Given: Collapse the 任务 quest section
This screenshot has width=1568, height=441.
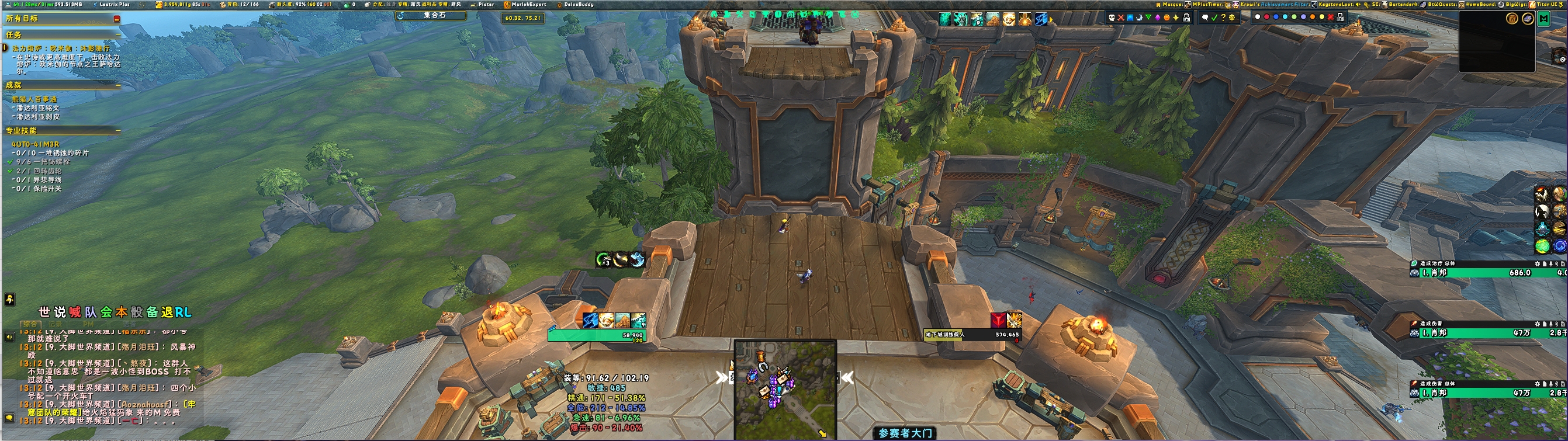Looking at the screenshot, I should point(117,35).
